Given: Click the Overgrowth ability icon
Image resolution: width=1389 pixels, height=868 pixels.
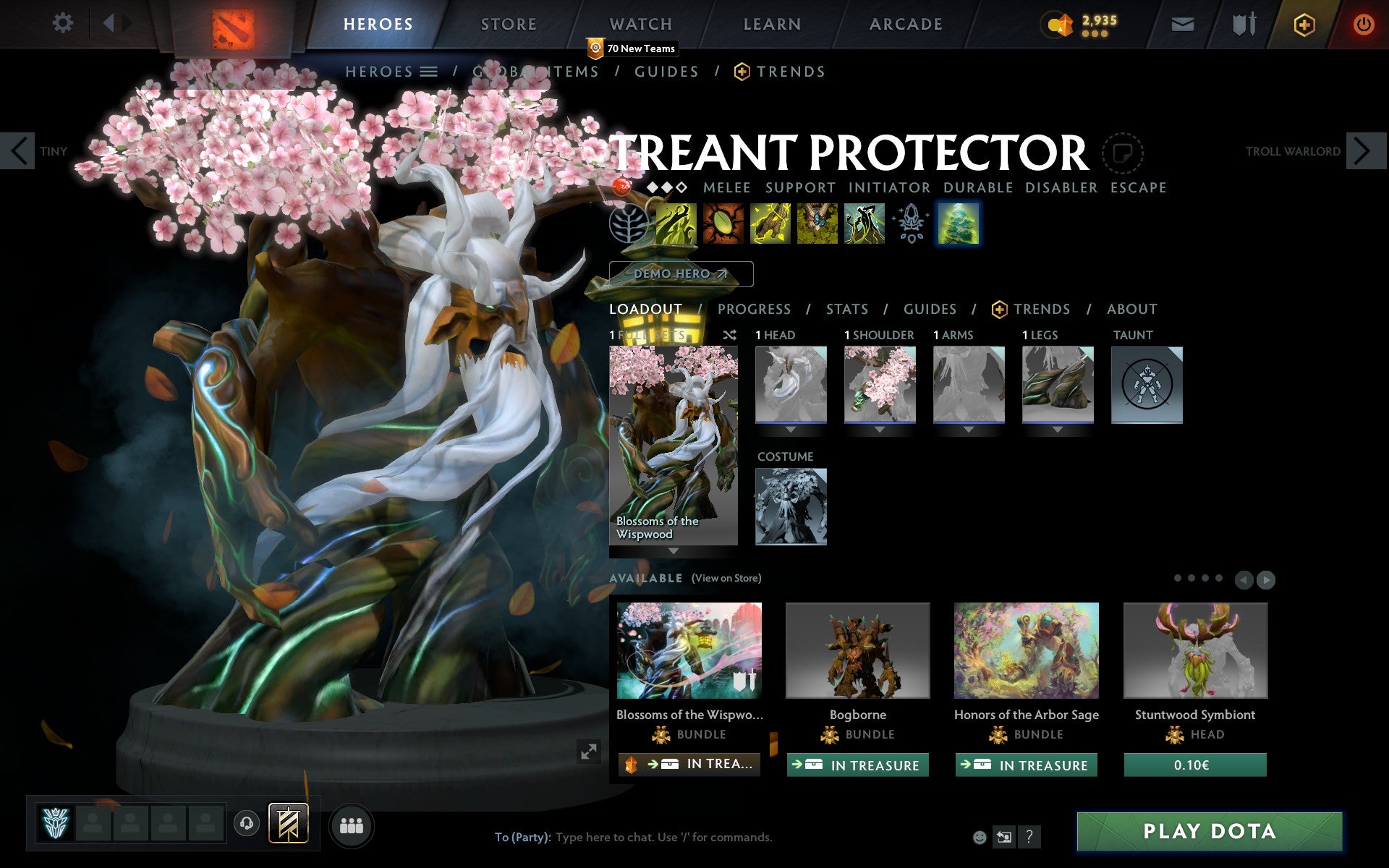Looking at the screenshot, I should point(865,224).
